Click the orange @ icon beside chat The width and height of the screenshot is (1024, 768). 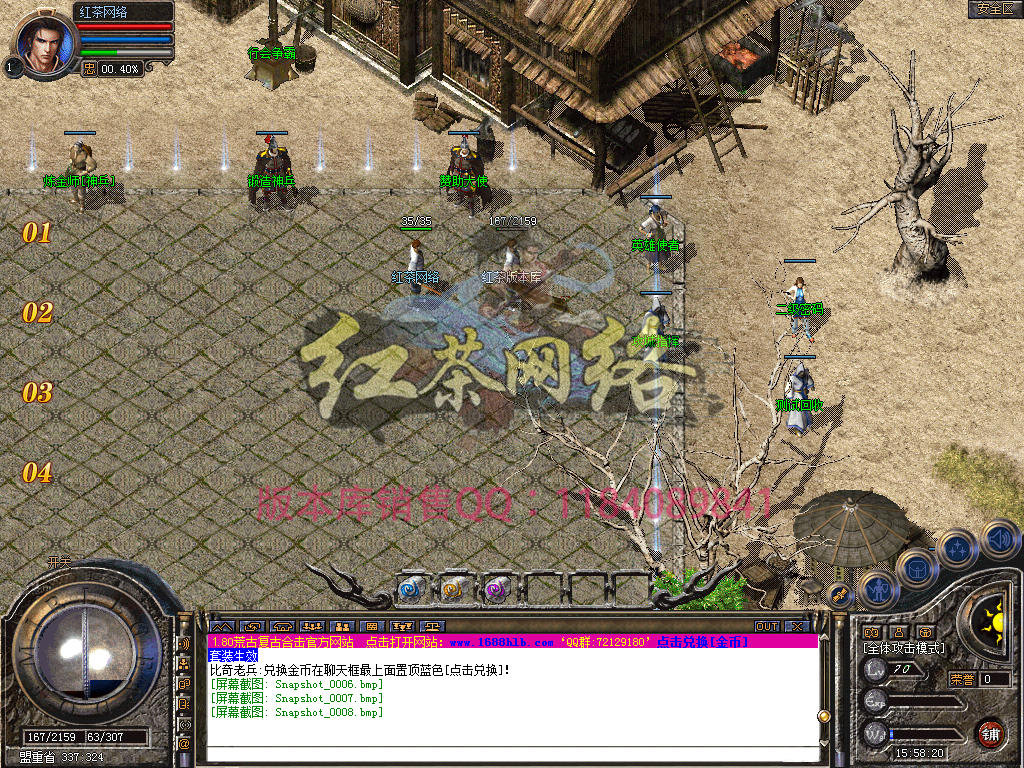(185, 743)
